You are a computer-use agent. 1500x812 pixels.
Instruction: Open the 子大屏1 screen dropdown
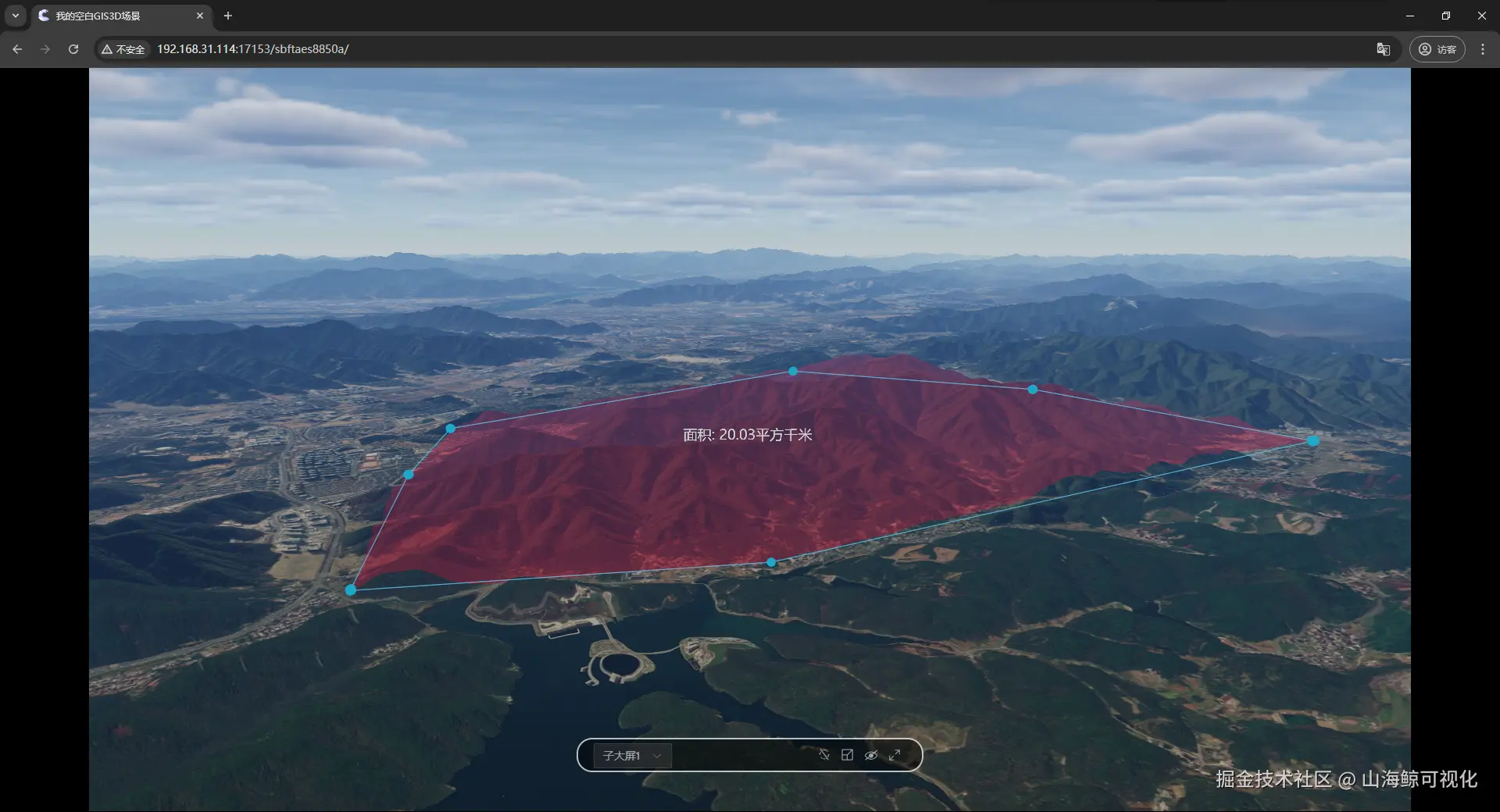(632, 756)
